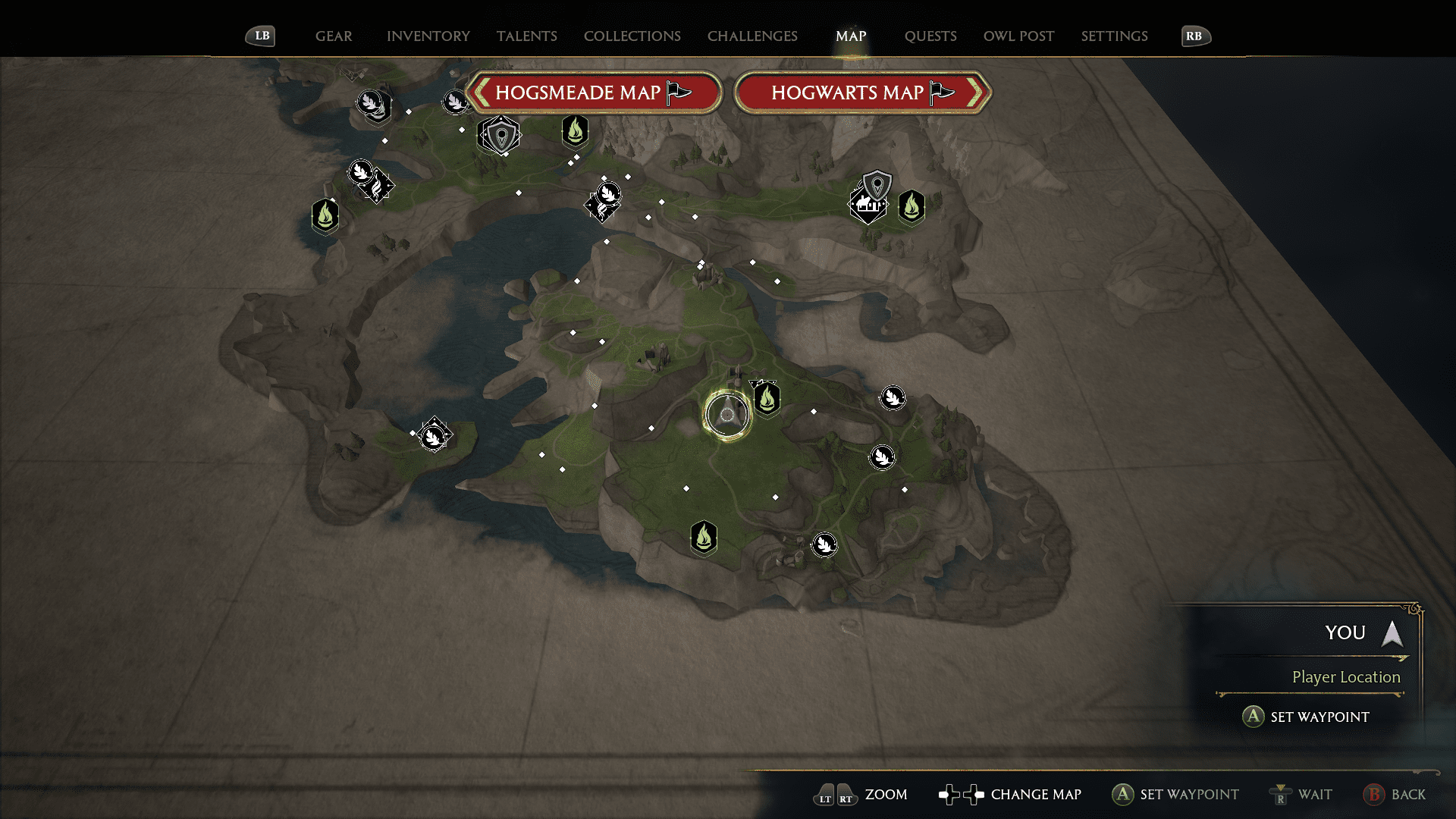Switch to the COLLECTIONS tab
This screenshot has height=819, width=1456.
tap(632, 36)
